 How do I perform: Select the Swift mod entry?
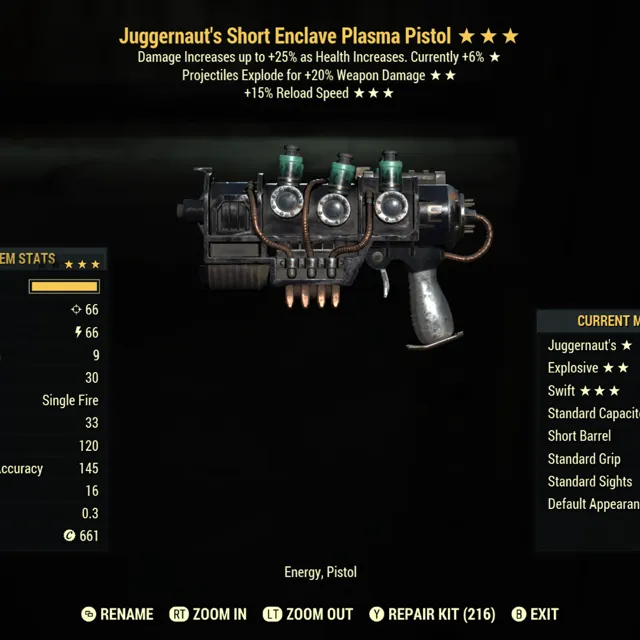(583, 391)
